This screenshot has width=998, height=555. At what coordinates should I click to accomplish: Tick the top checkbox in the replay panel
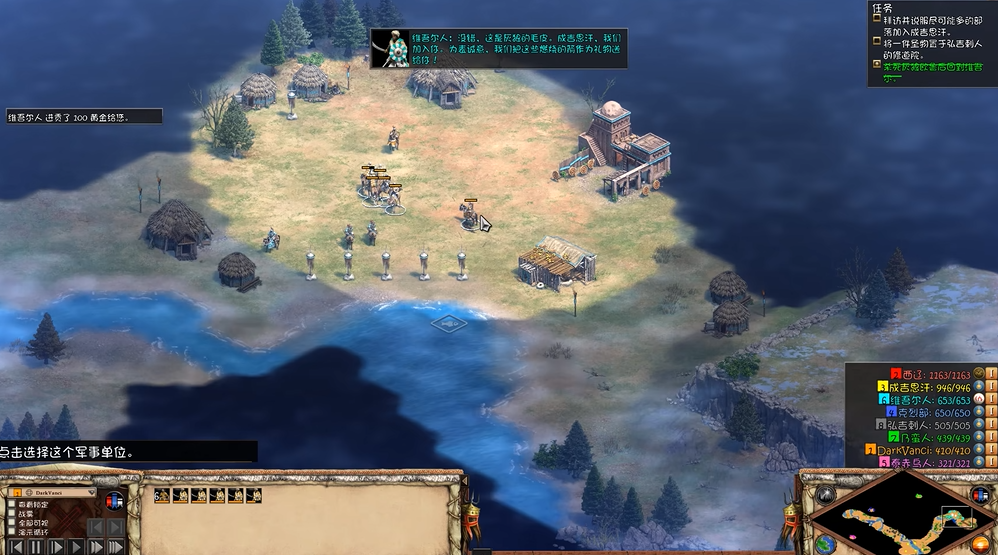(x=11, y=504)
